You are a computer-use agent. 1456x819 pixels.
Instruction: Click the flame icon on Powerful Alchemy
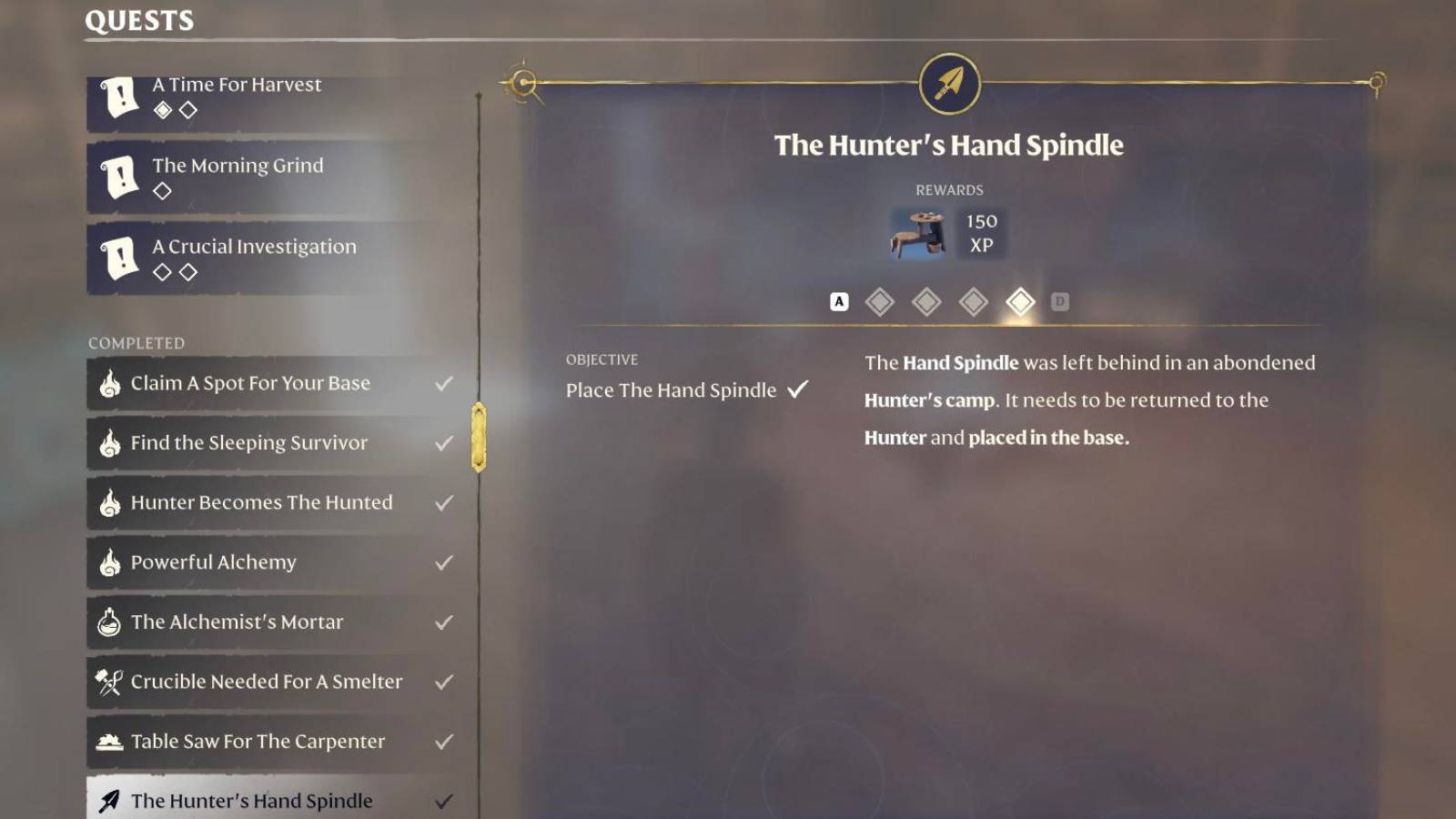tap(109, 562)
